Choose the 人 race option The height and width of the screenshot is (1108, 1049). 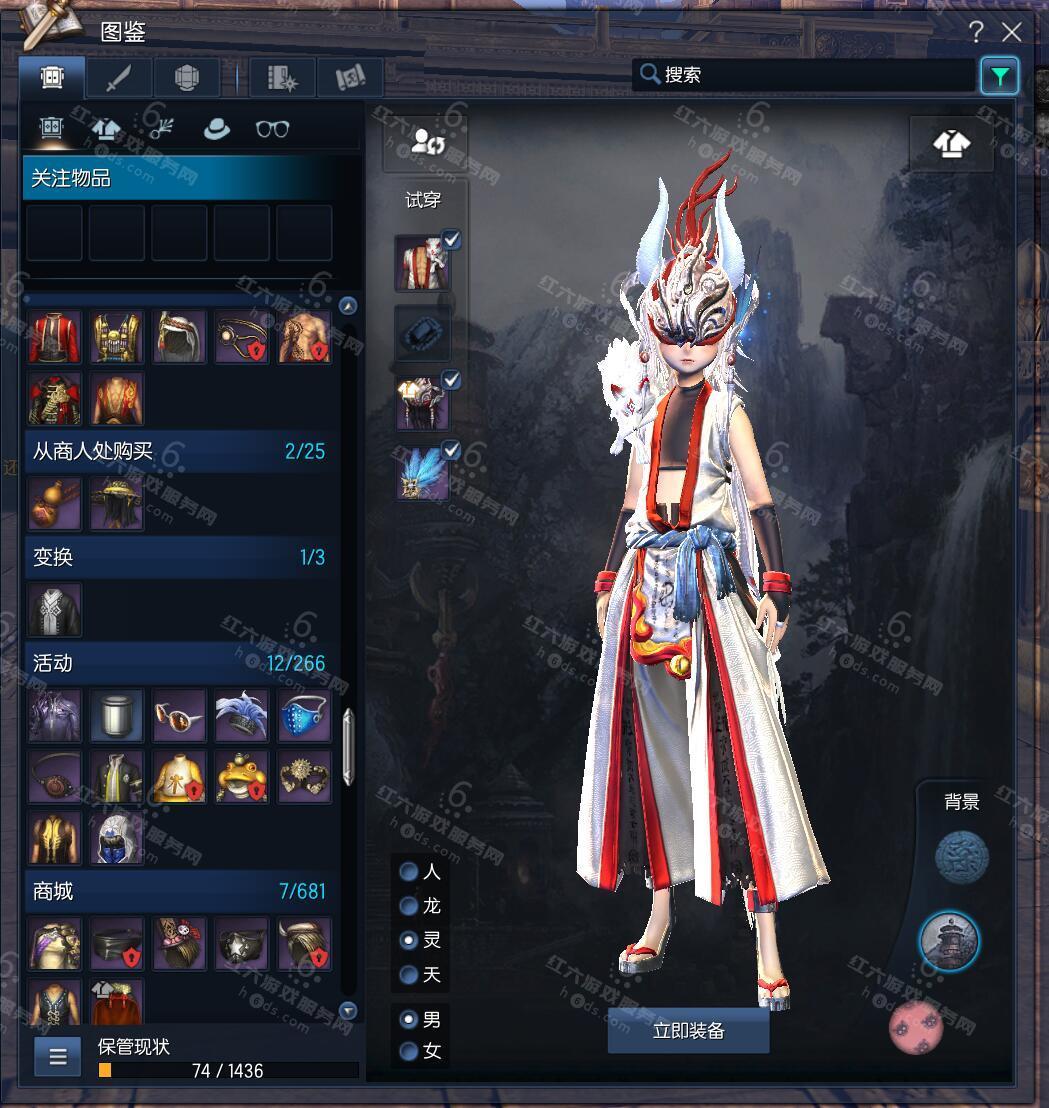click(409, 872)
